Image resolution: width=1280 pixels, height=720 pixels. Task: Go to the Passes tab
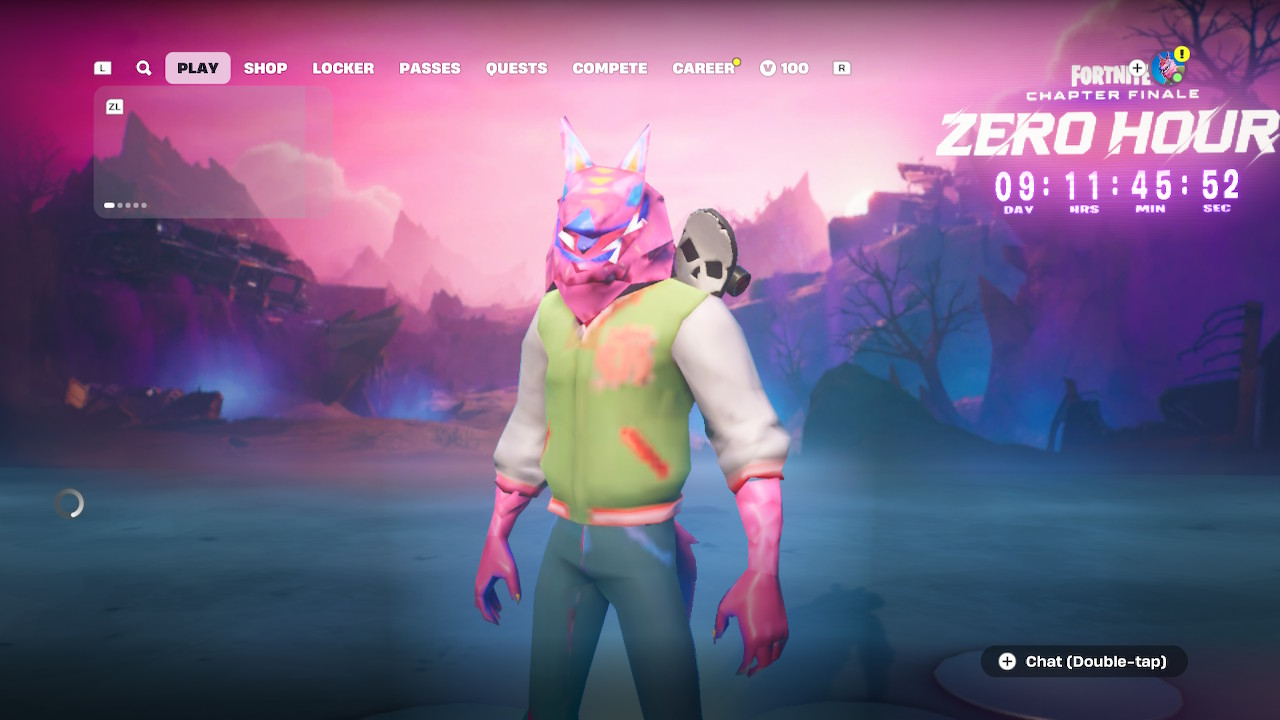[430, 68]
